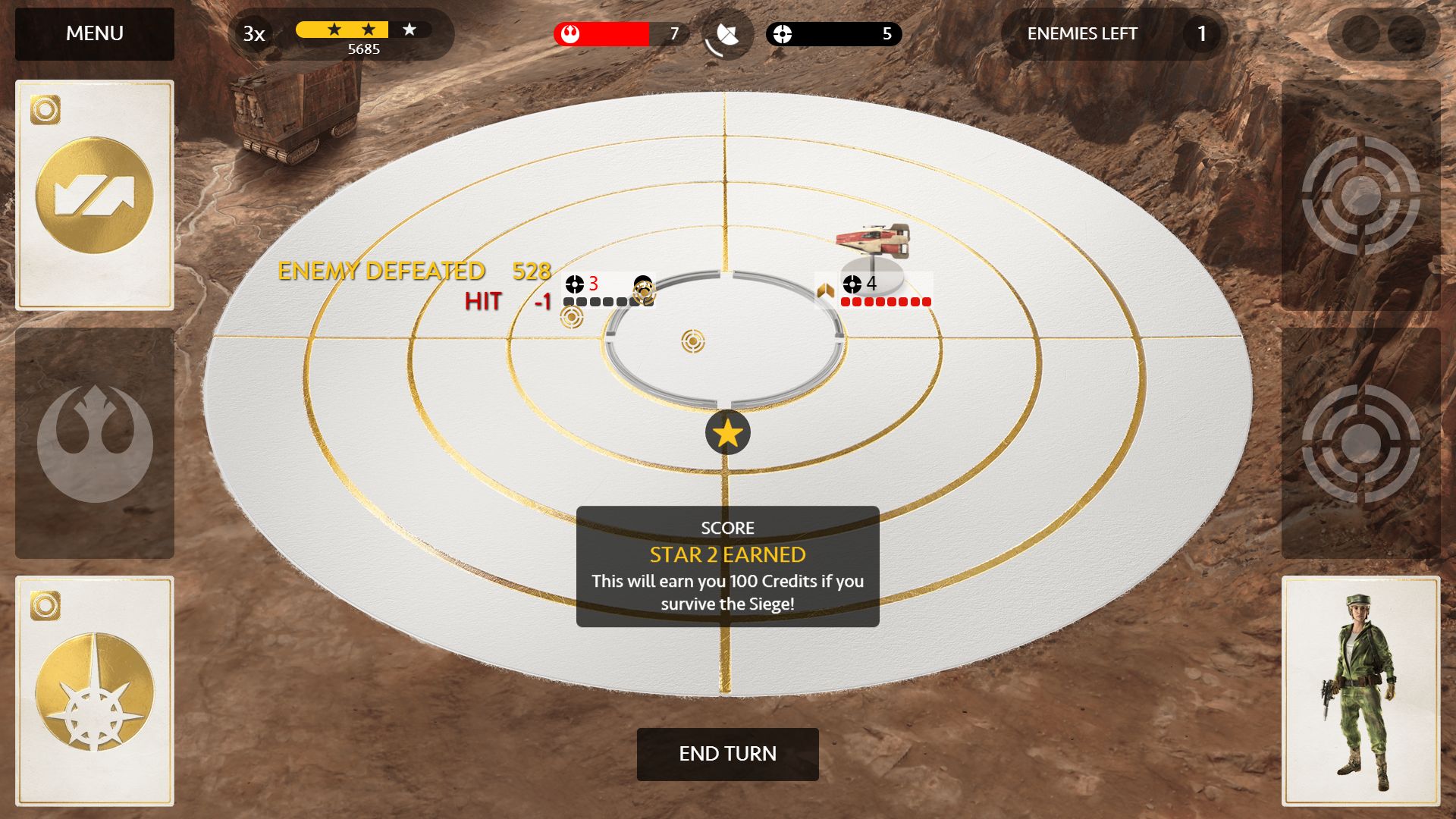The height and width of the screenshot is (819, 1456).
Task: End the current turn
Action: [x=727, y=754]
